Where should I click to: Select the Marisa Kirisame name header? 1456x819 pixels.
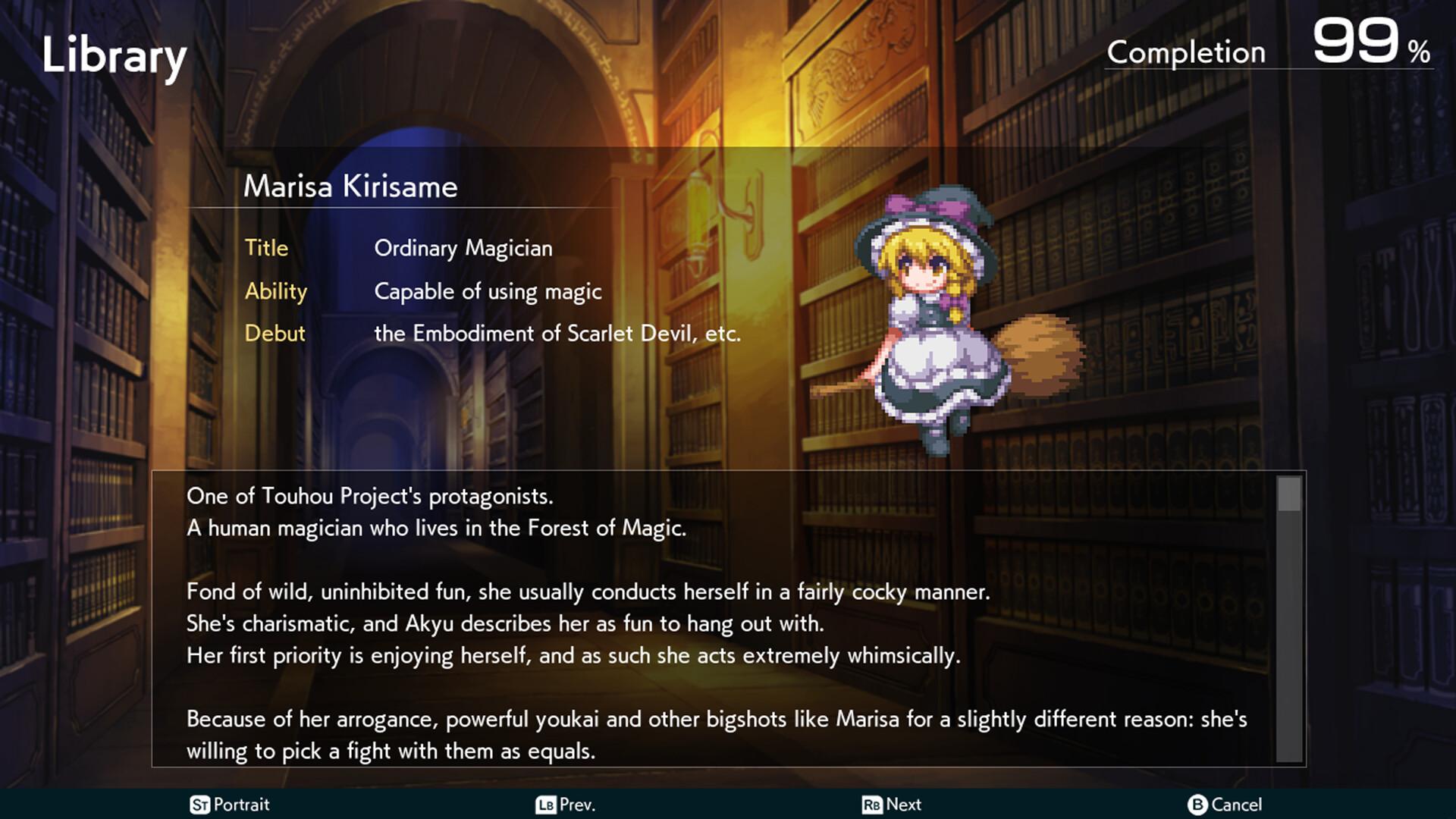tap(350, 187)
